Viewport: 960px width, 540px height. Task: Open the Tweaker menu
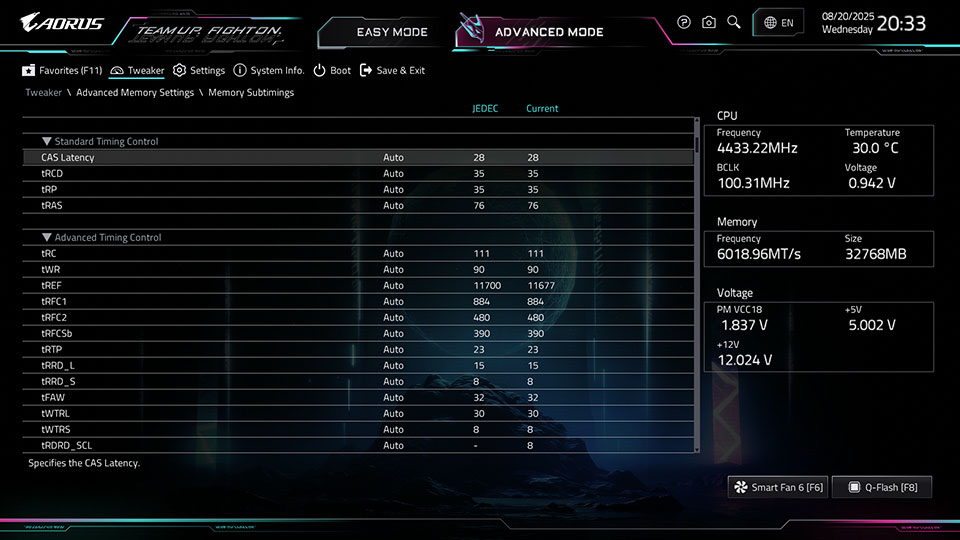(x=137, y=71)
